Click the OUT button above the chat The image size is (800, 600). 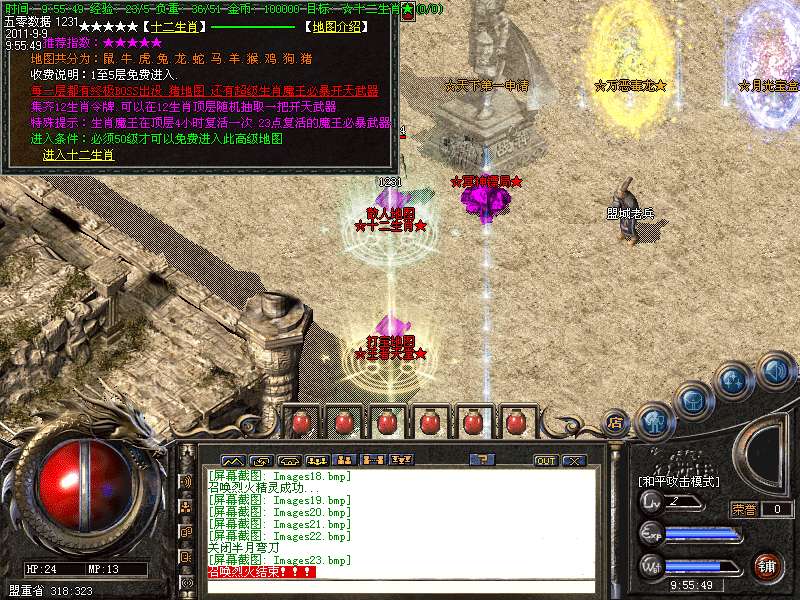[545, 461]
